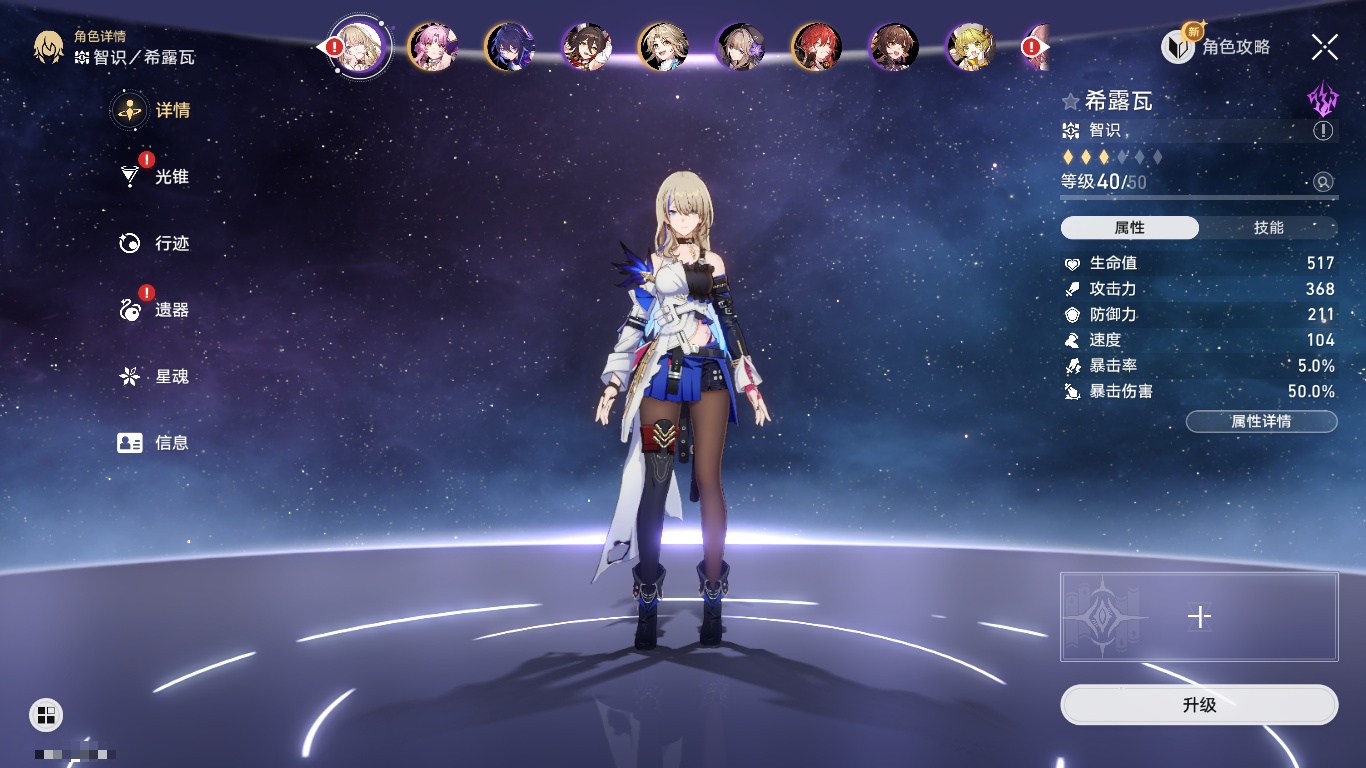The image size is (1366, 768).
Task: Click the magnifier icon beside the level
Action: 1323,182
